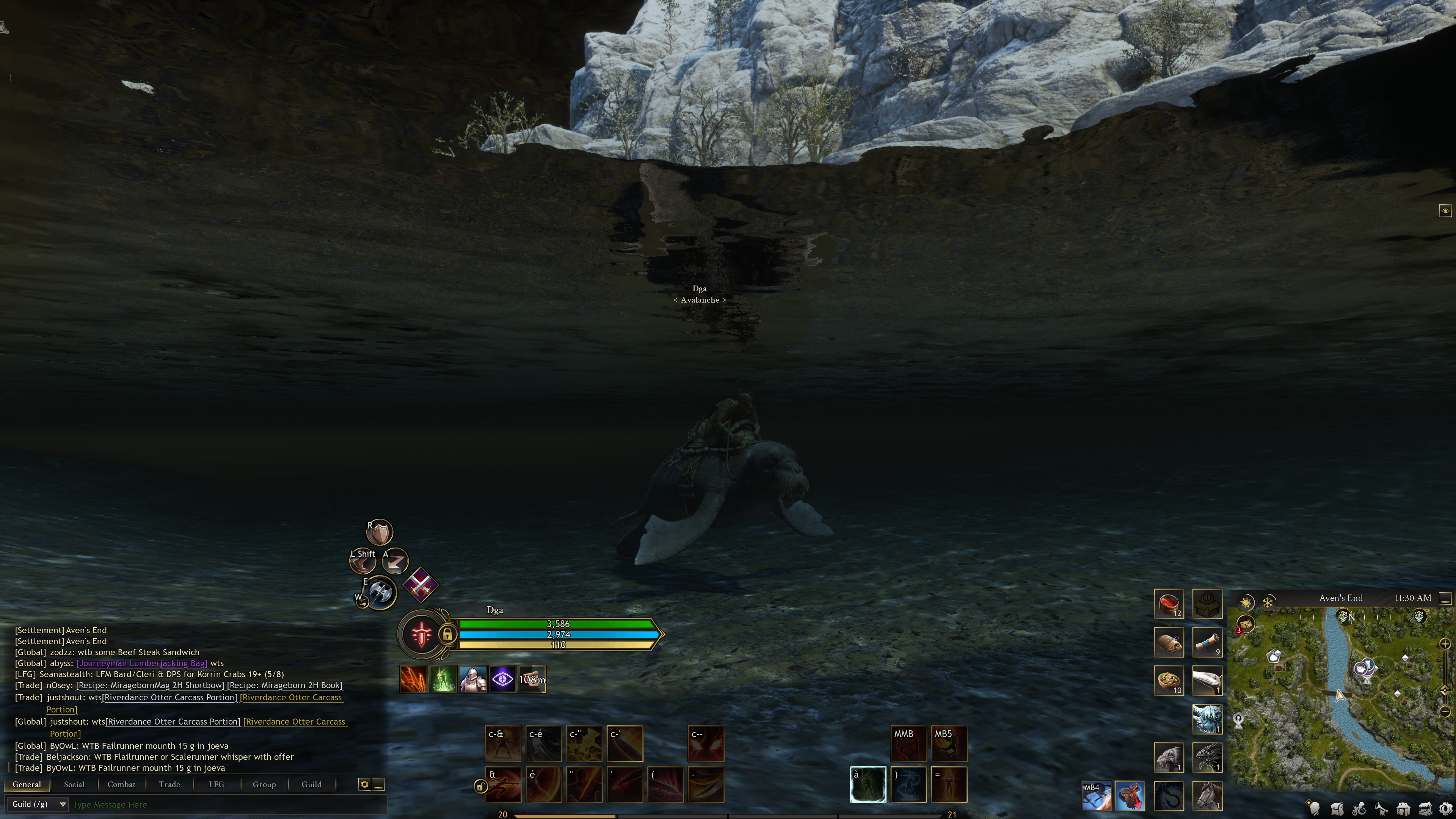Image resolution: width=1456 pixels, height=819 pixels.
Task: Click the chat message input field
Action: point(226,804)
